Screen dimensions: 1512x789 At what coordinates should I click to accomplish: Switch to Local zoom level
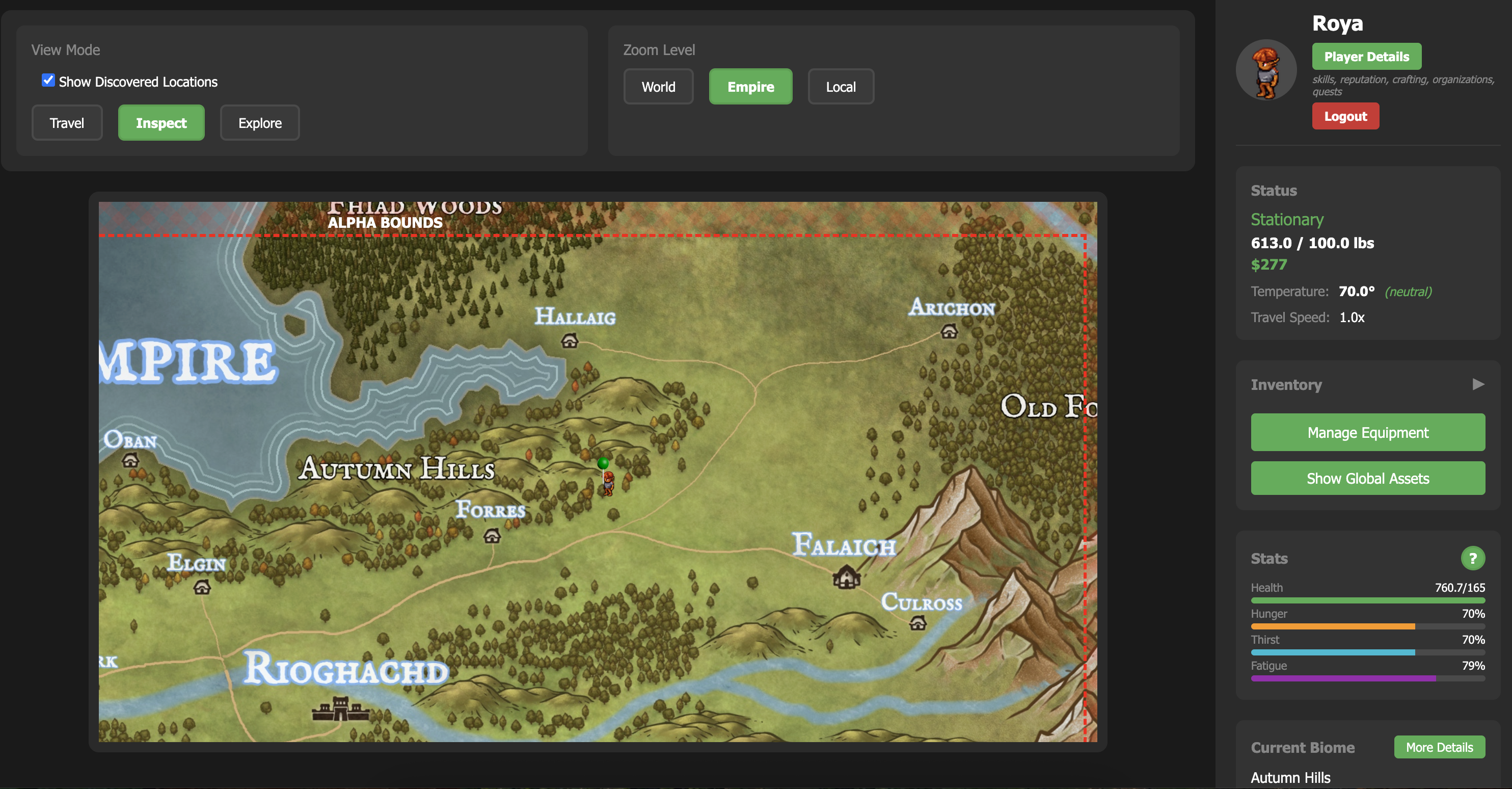click(841, 86)
